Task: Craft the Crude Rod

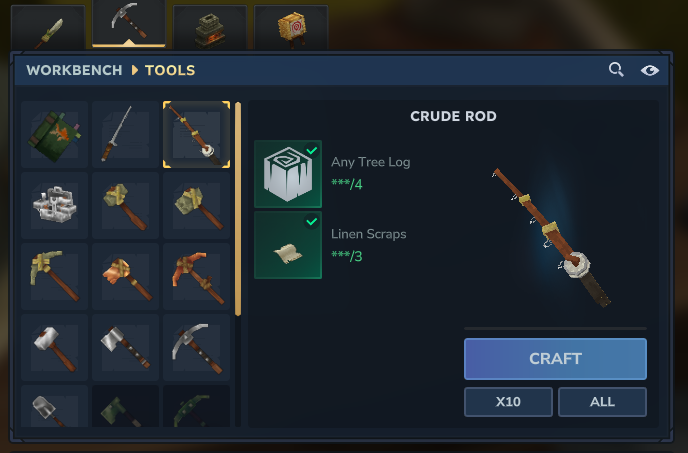Action: (x=555, y=359)
